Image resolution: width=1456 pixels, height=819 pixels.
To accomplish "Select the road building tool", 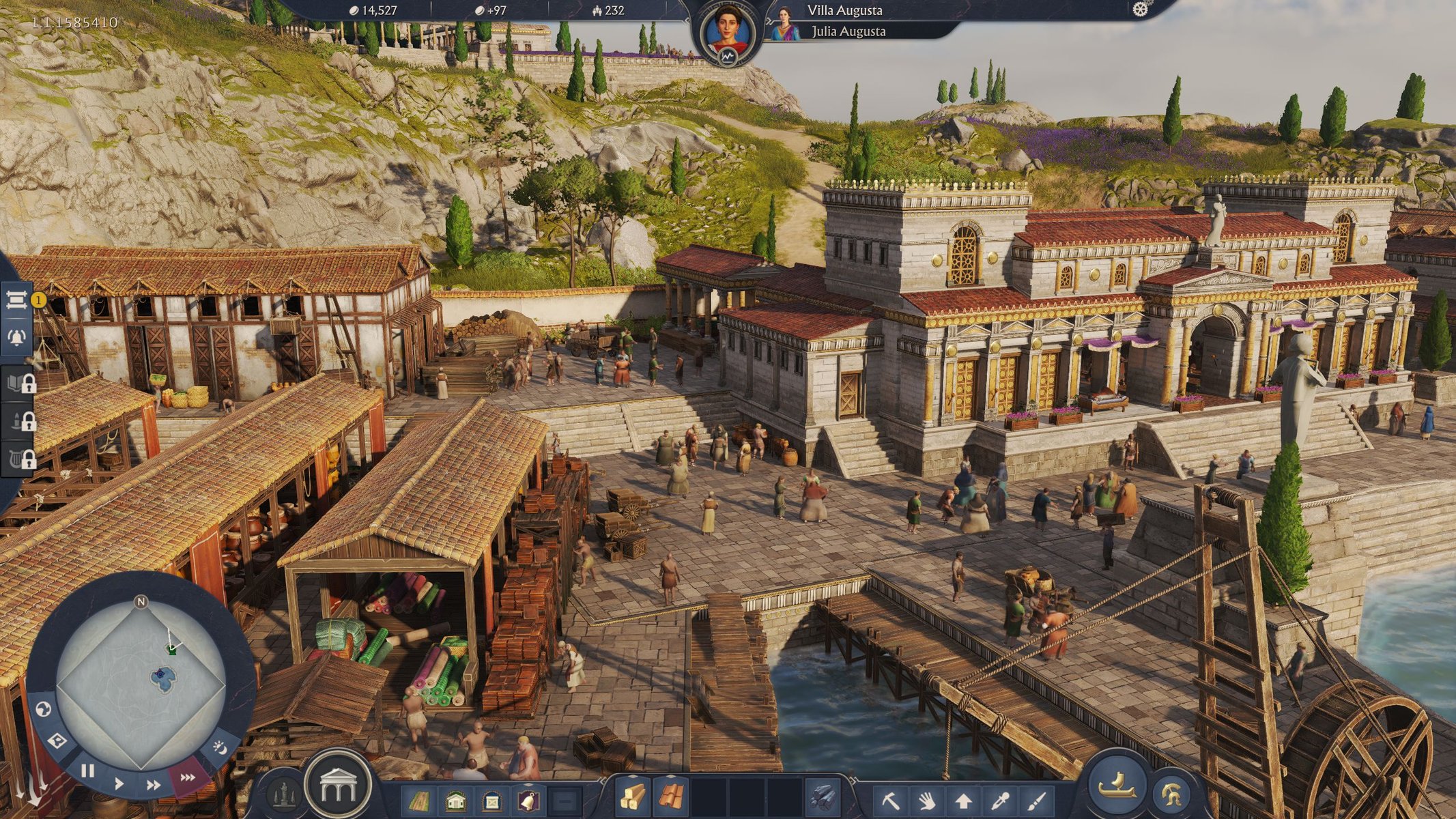I will (418, 800).
